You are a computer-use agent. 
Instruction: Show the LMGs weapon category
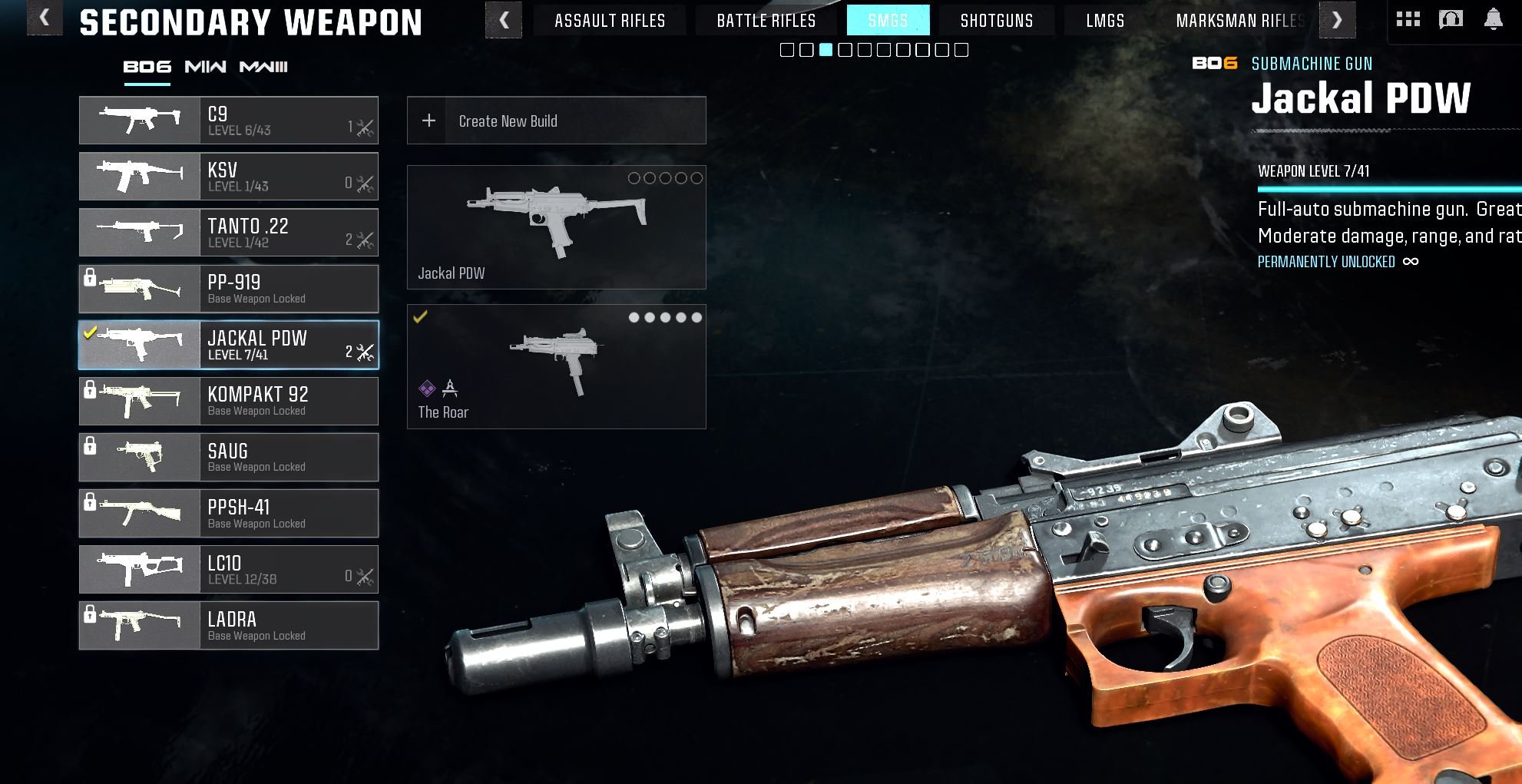pyautogui.click(x=1105, y=21)
